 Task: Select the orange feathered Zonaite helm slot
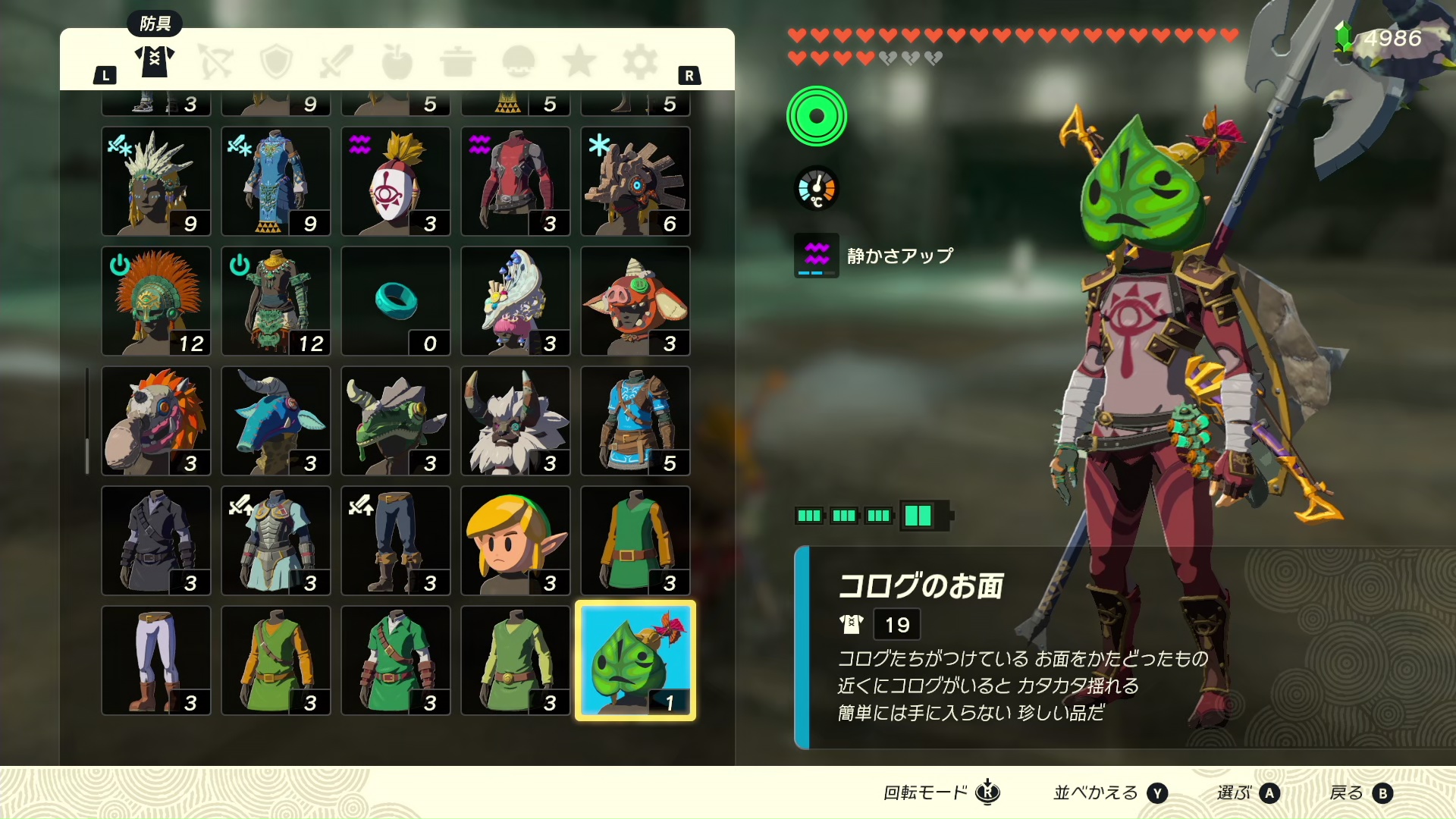(x=156, y=301)
